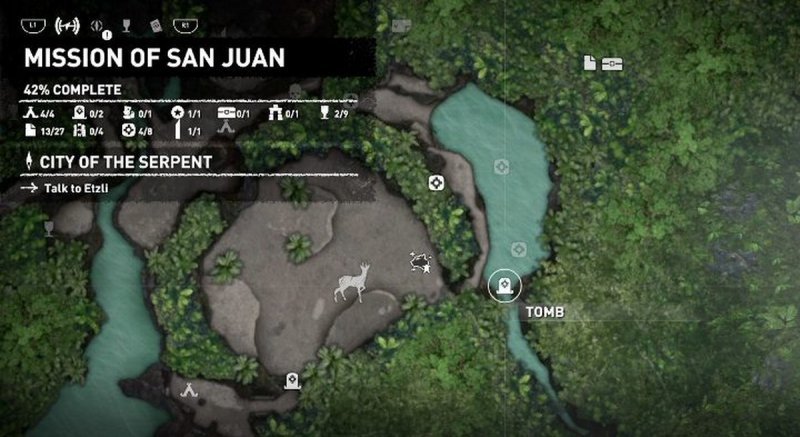Select the white survival cache marker beside the lake
Viewport: 800px width, 437px height.
click(x=436, y=182)
